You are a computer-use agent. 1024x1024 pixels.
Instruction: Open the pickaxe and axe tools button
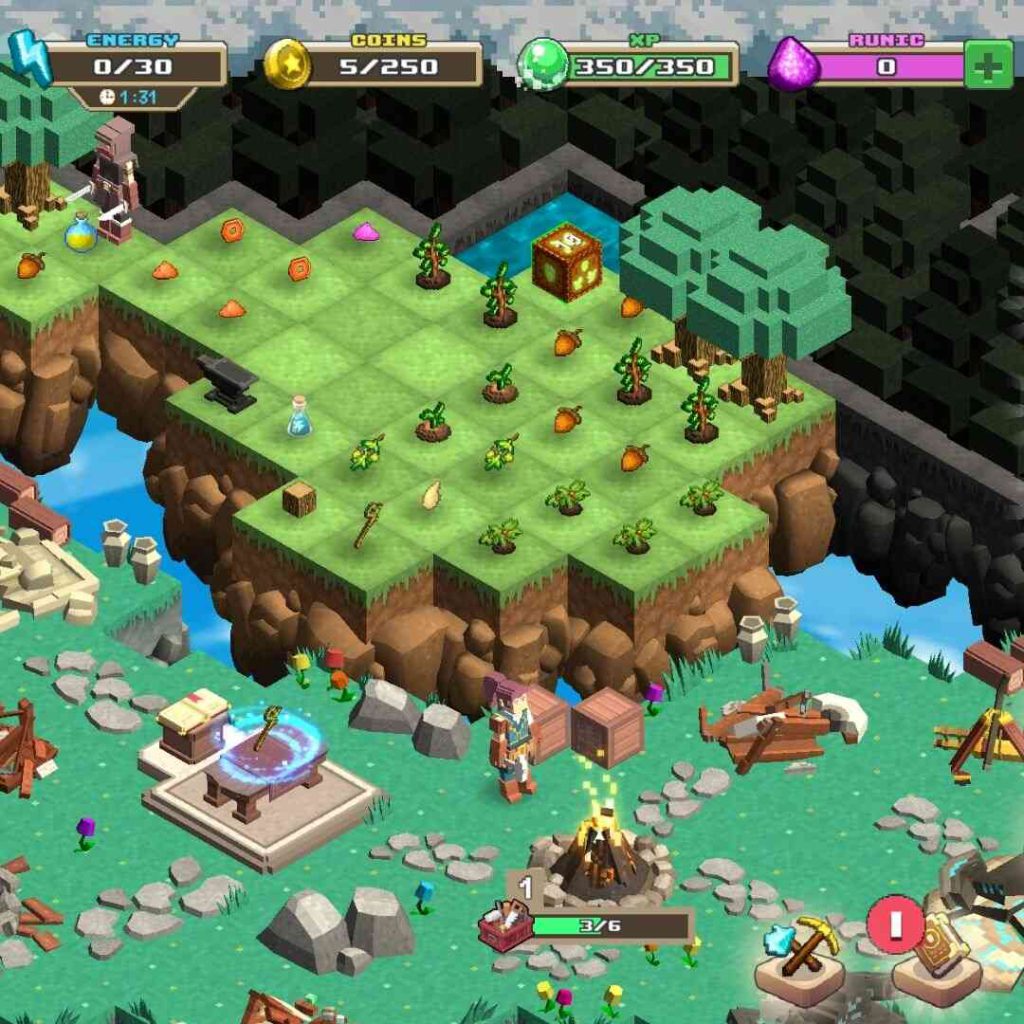(799, 950)
